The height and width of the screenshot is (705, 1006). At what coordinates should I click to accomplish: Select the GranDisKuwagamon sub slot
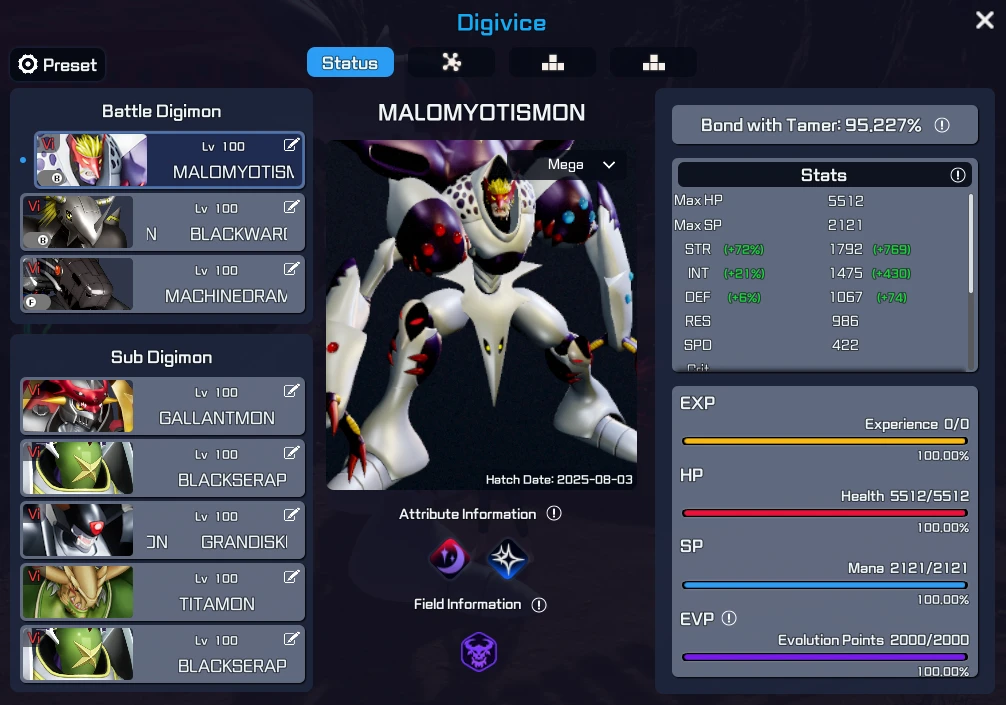163,530
